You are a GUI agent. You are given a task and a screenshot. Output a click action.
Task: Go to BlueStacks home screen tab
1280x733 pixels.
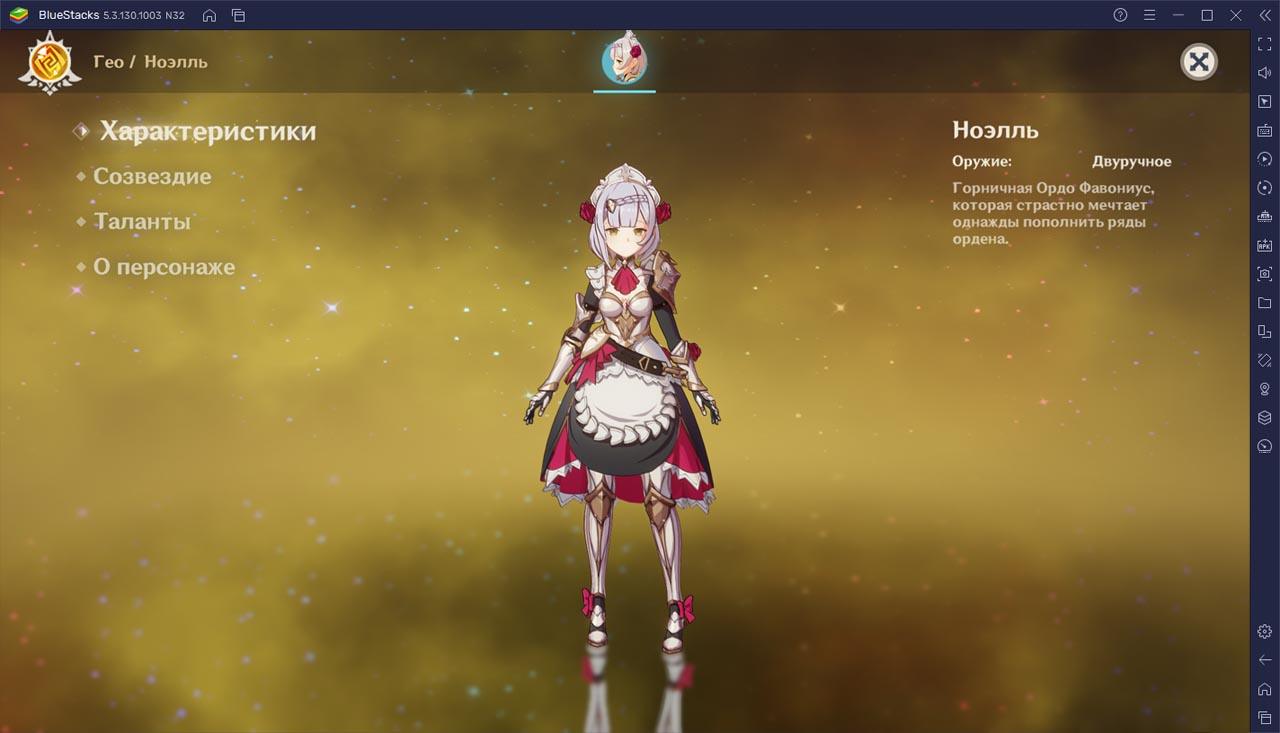209,15
